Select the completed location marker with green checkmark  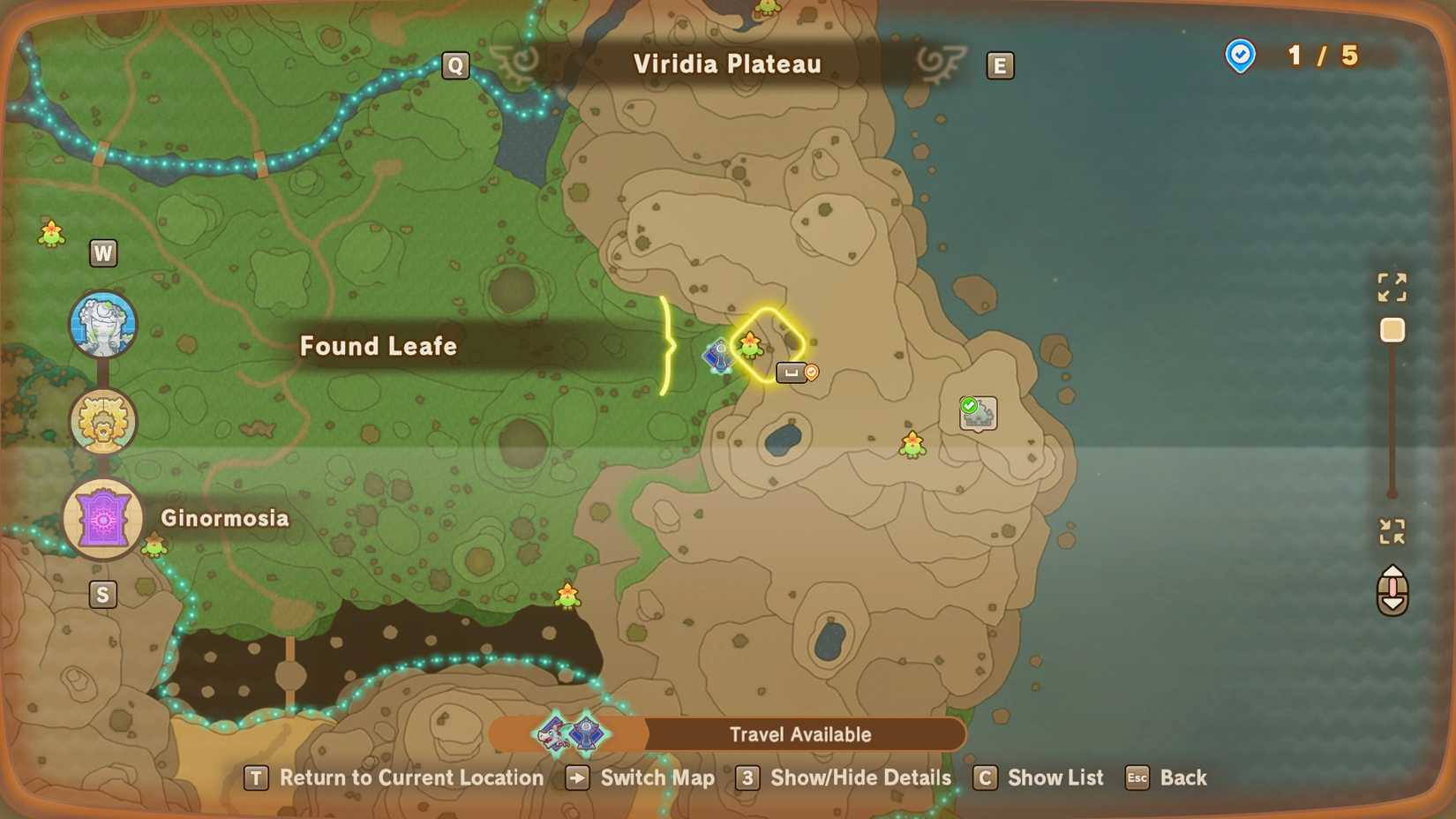(x=977, y=415)
